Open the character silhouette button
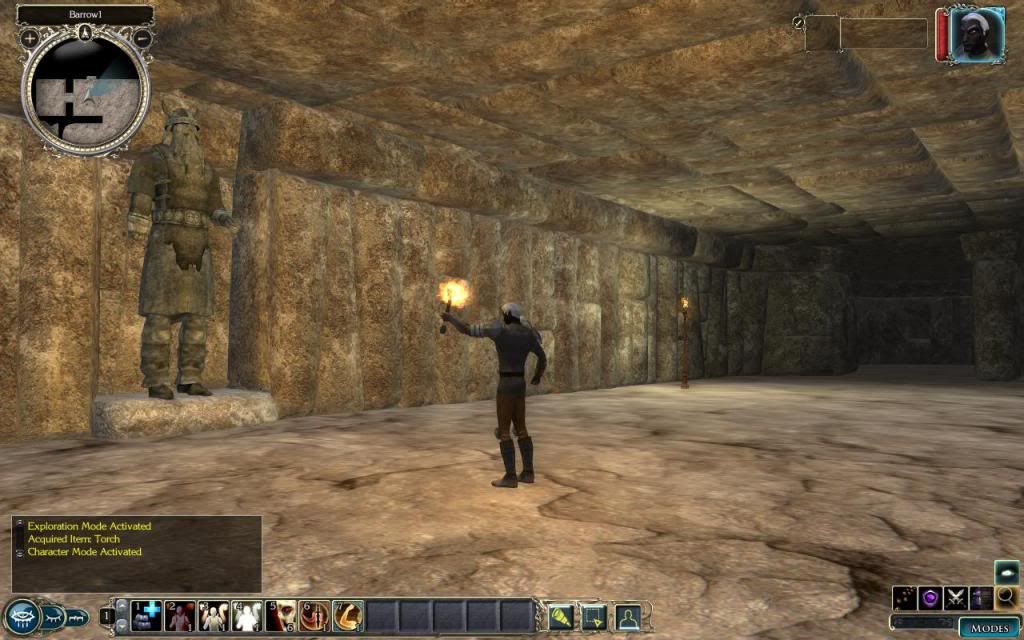The image size is (1024, 640). click(627, 616)
